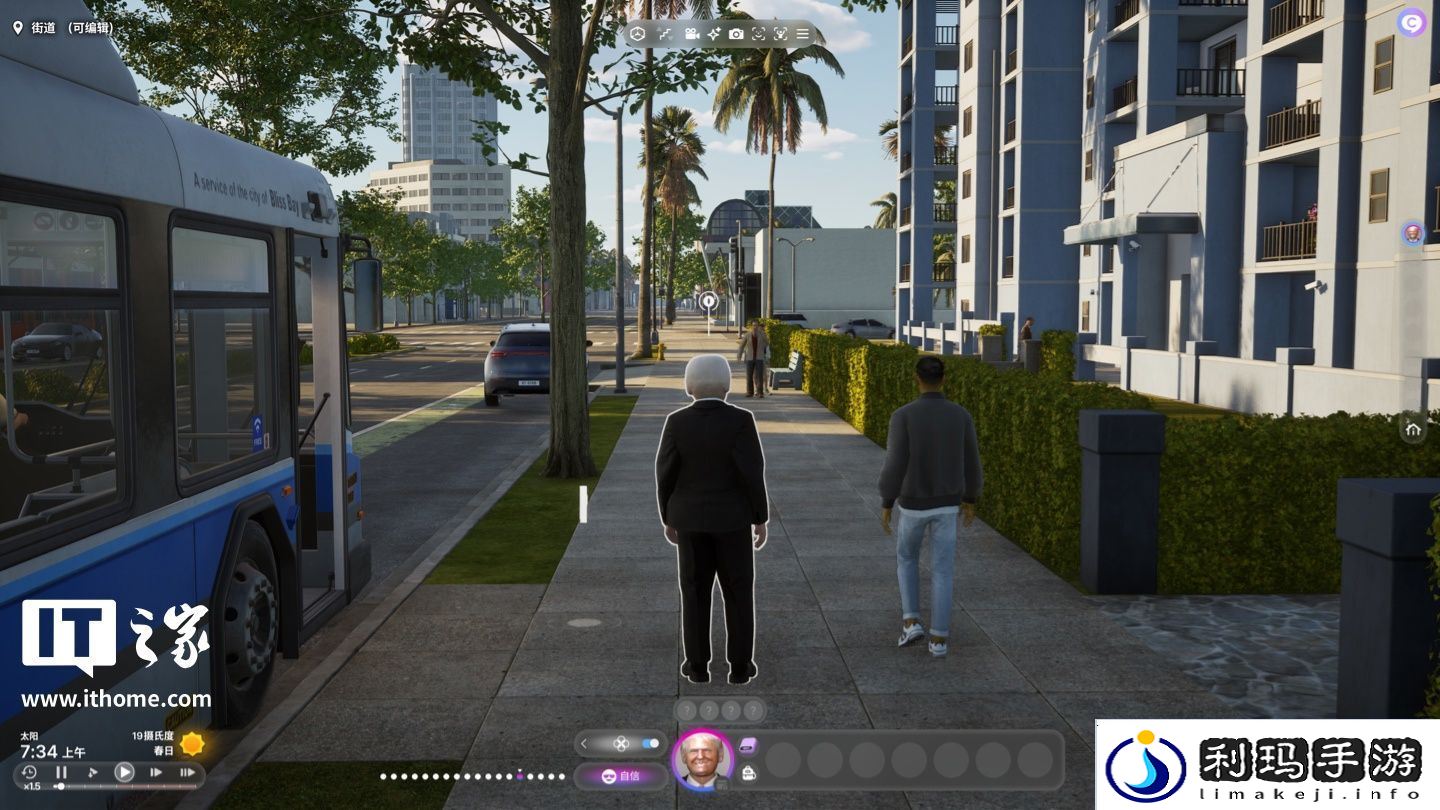Open the hamburger menu in top toolbar
The height and width of the screenshot is (810, 1440).
(802, 34)
